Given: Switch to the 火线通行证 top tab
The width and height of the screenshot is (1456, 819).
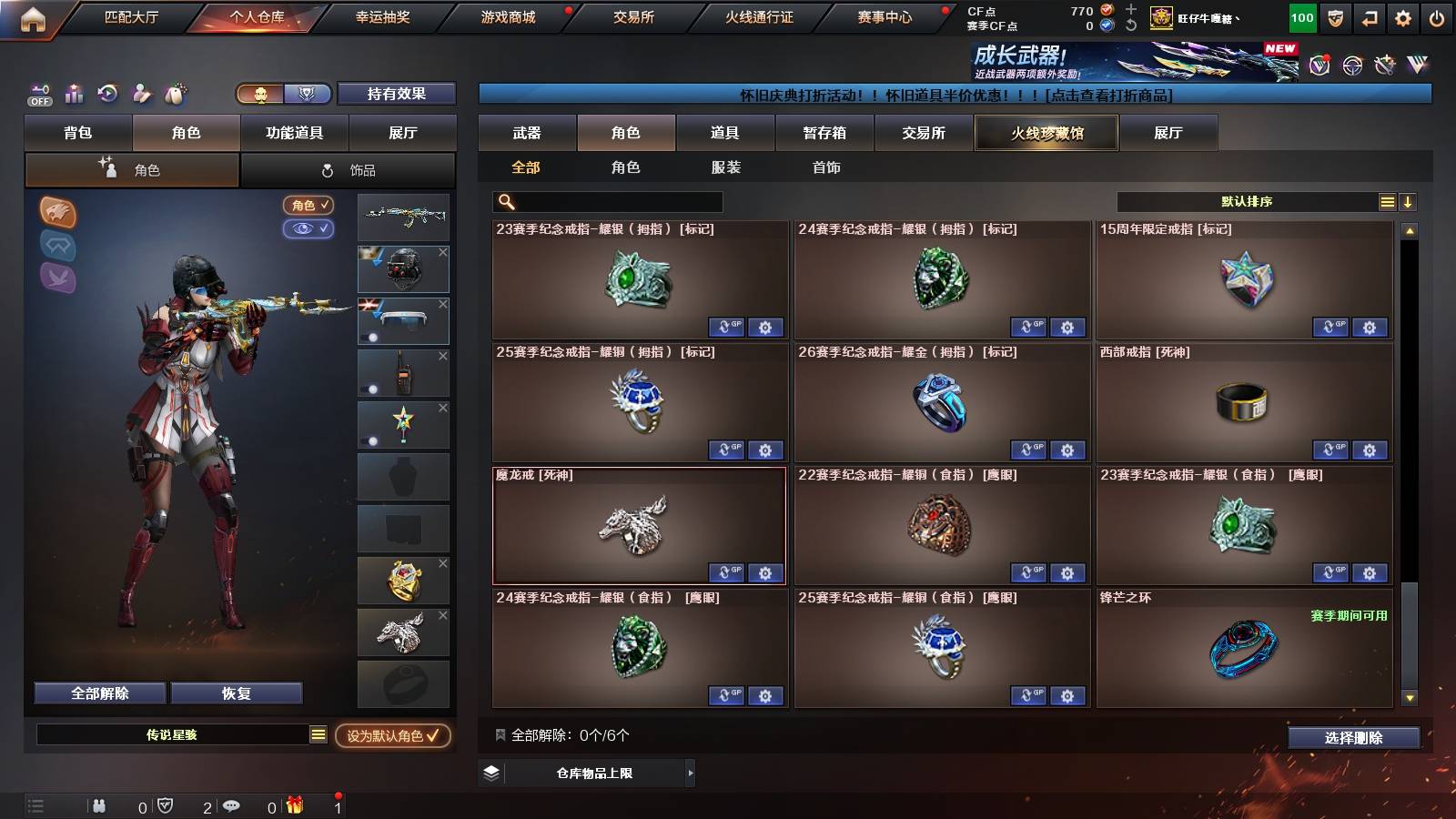Looking at the screenshot, I should point(760,16).
